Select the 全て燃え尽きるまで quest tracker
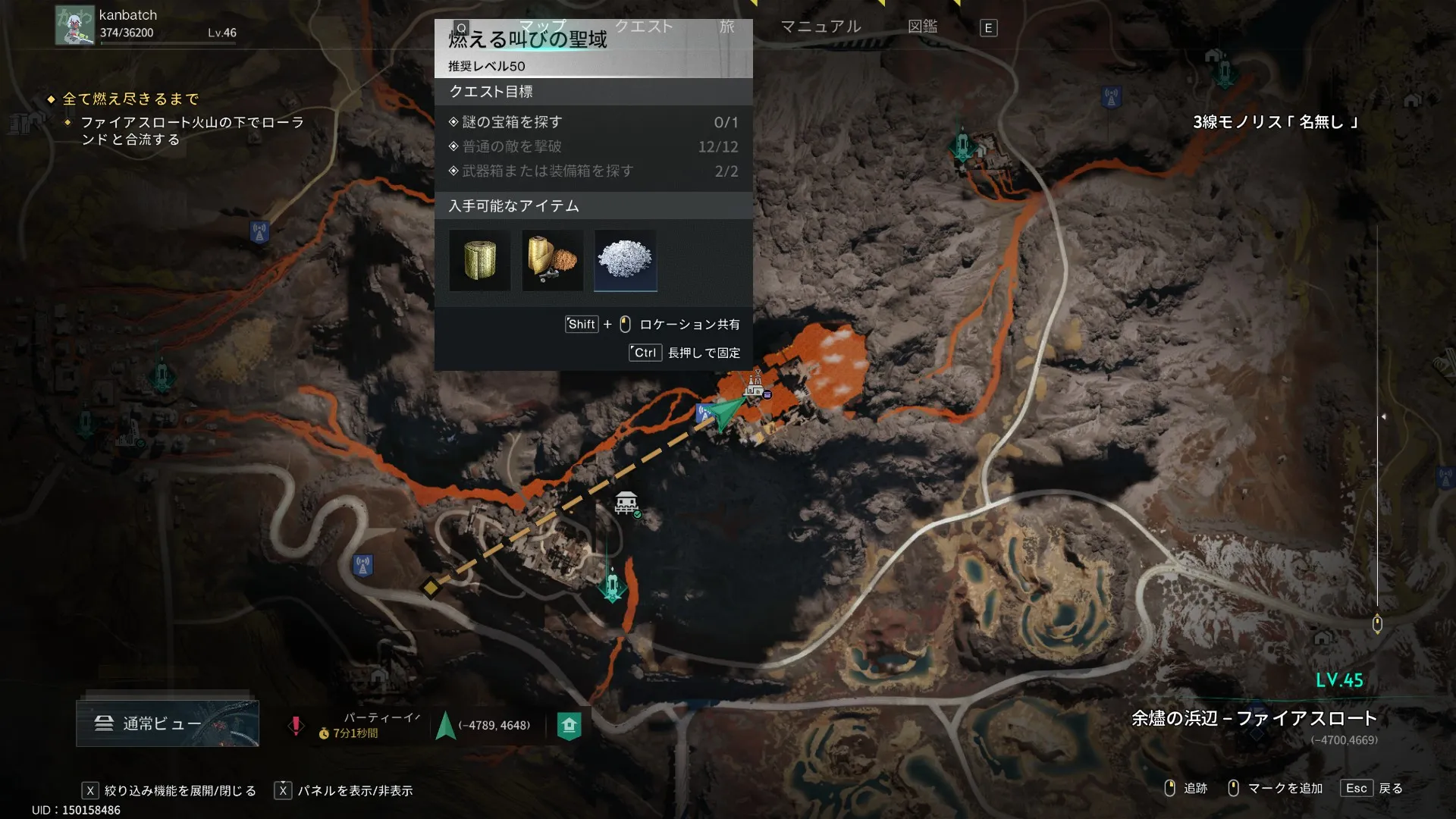 tap(130, 99)
